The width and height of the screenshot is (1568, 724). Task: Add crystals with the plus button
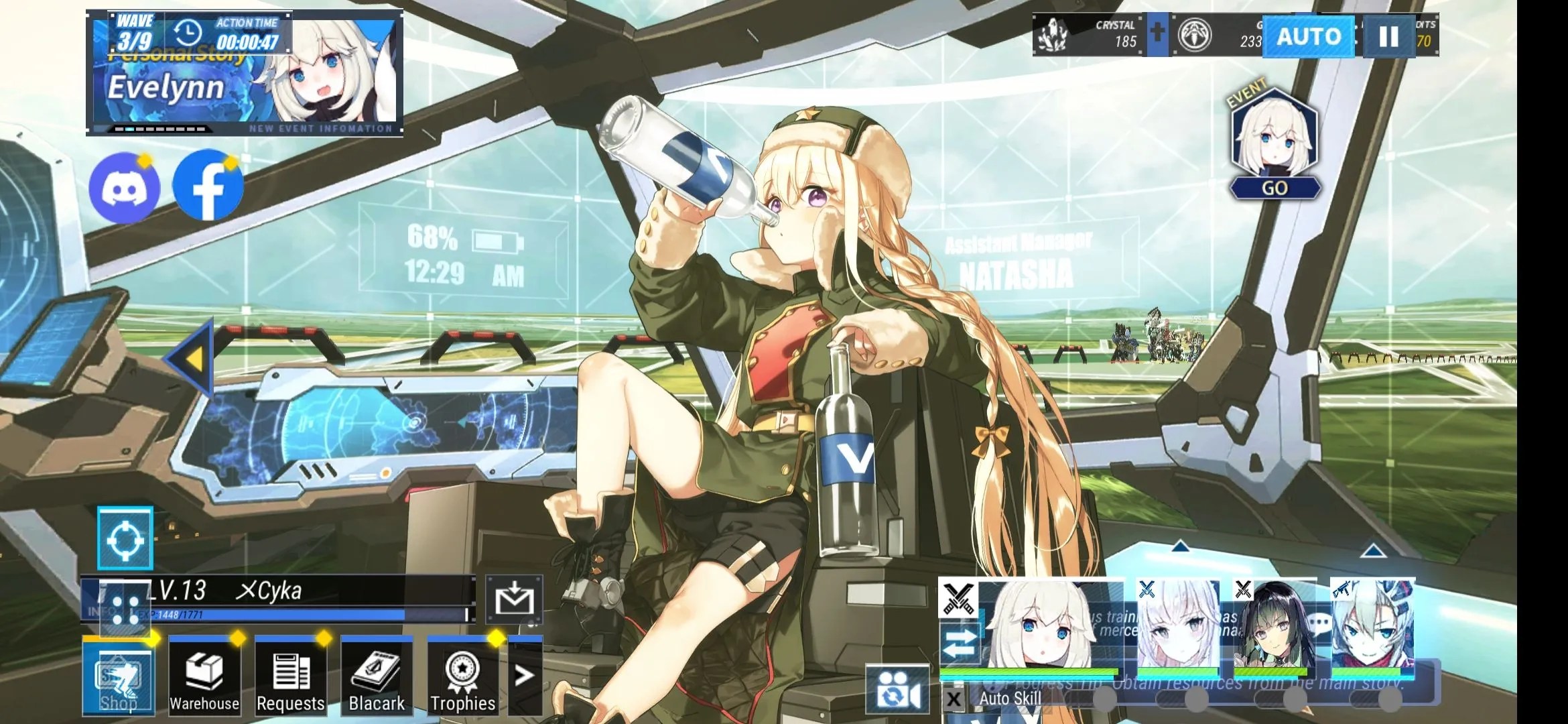pos(1157,33)
